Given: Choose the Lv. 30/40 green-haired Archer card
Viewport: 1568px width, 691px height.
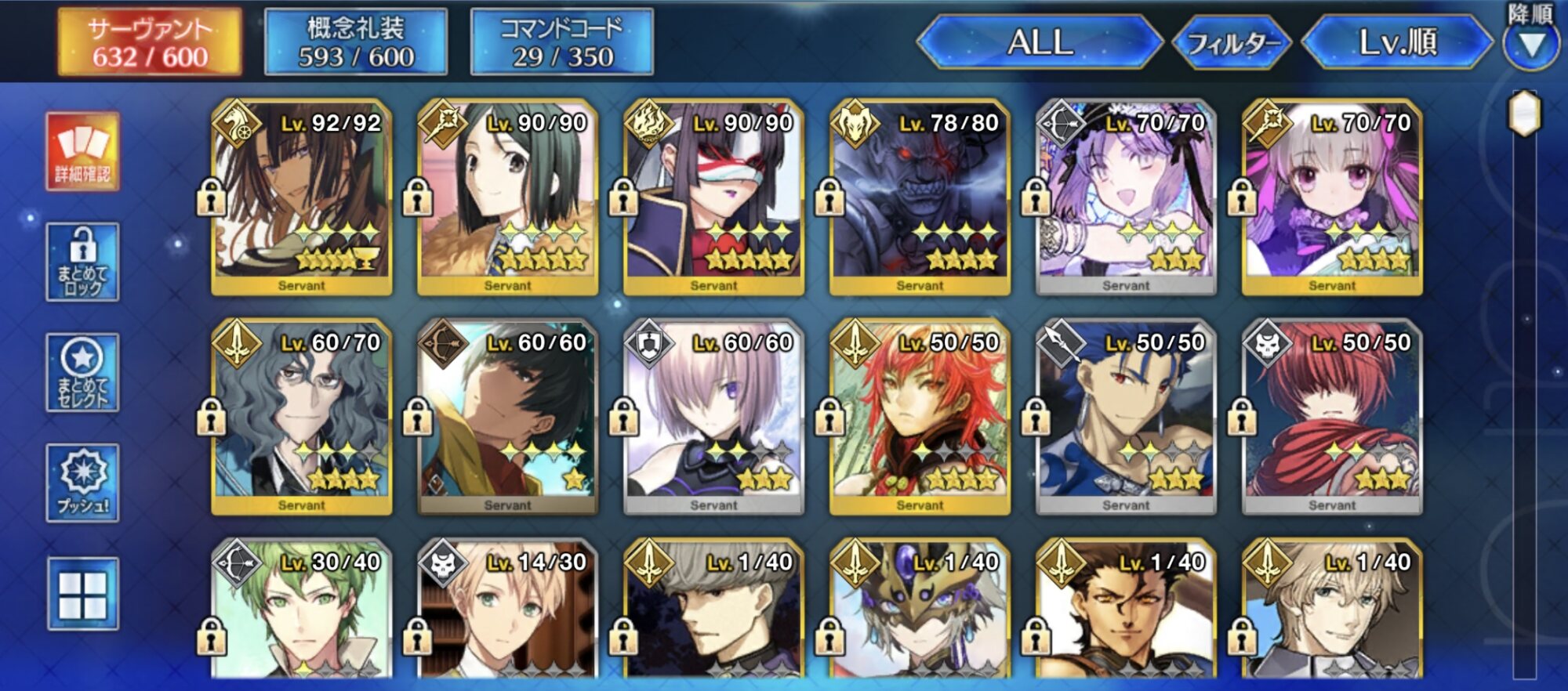Looking at the screenshot, I should tap(302, 611).
